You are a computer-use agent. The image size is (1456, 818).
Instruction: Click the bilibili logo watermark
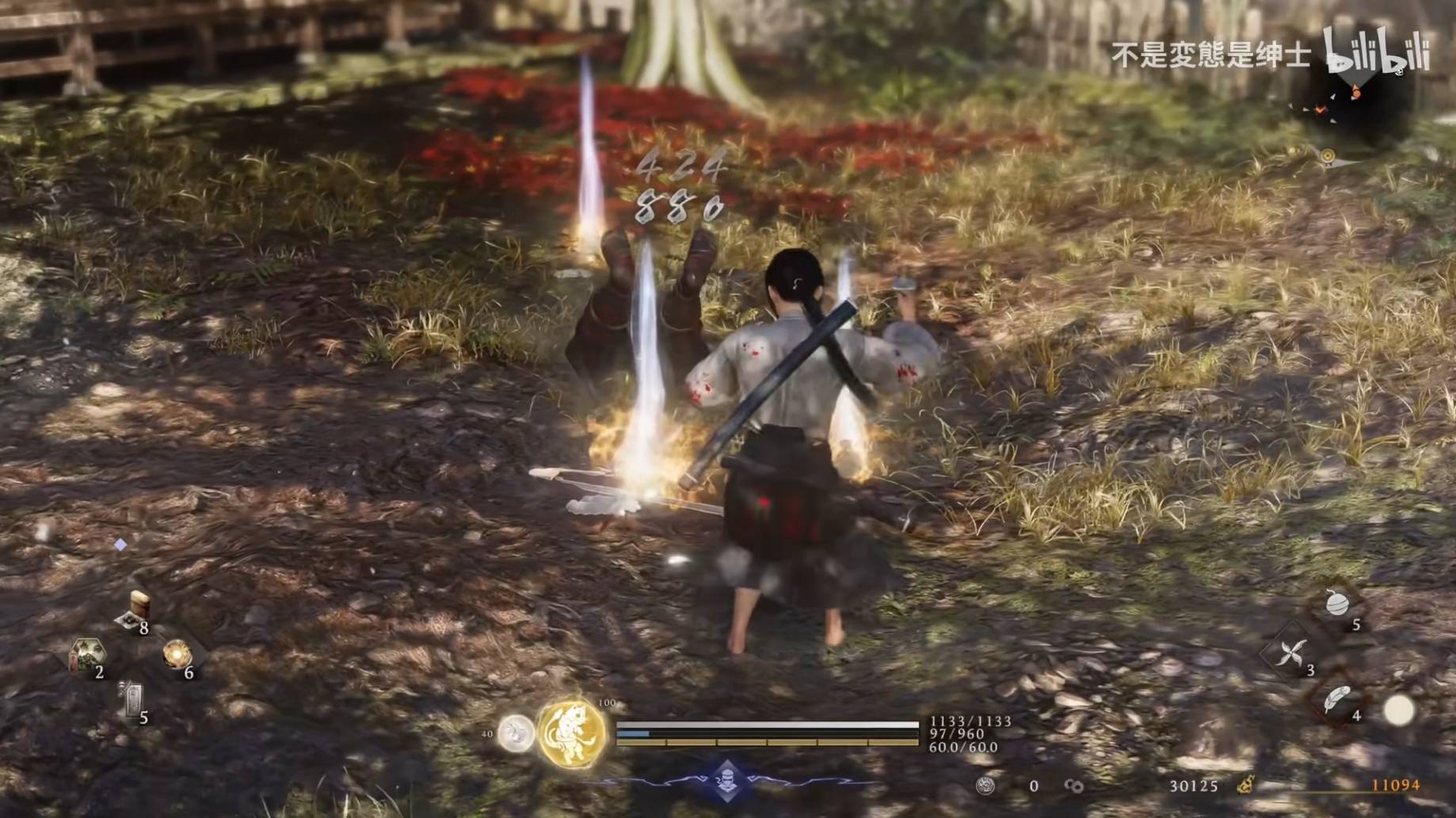[1377, 52]
